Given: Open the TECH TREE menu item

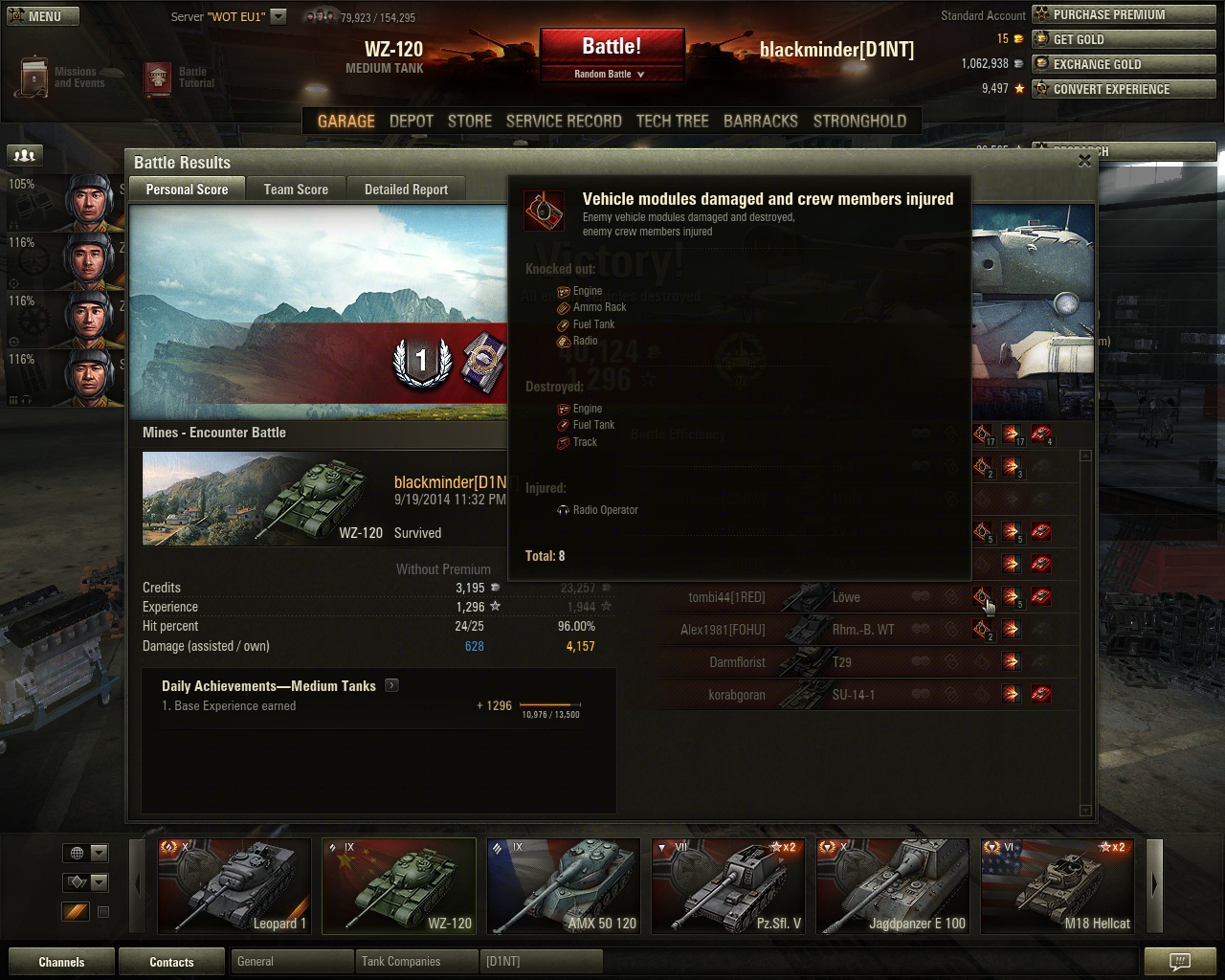Looking at the screenshot, I should pos(672,121).
